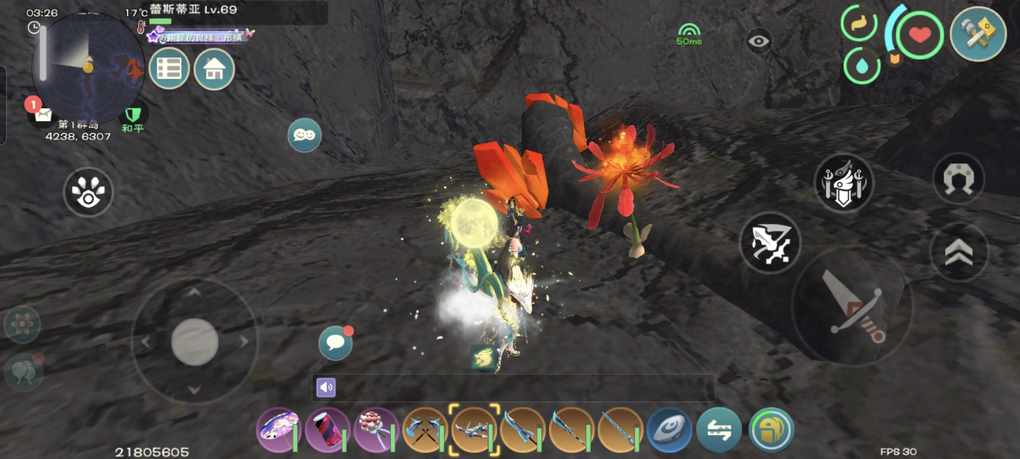The height and width of the screenshot is (459, 1020).
Task: Open the list menu button
Action: [169, 69]
